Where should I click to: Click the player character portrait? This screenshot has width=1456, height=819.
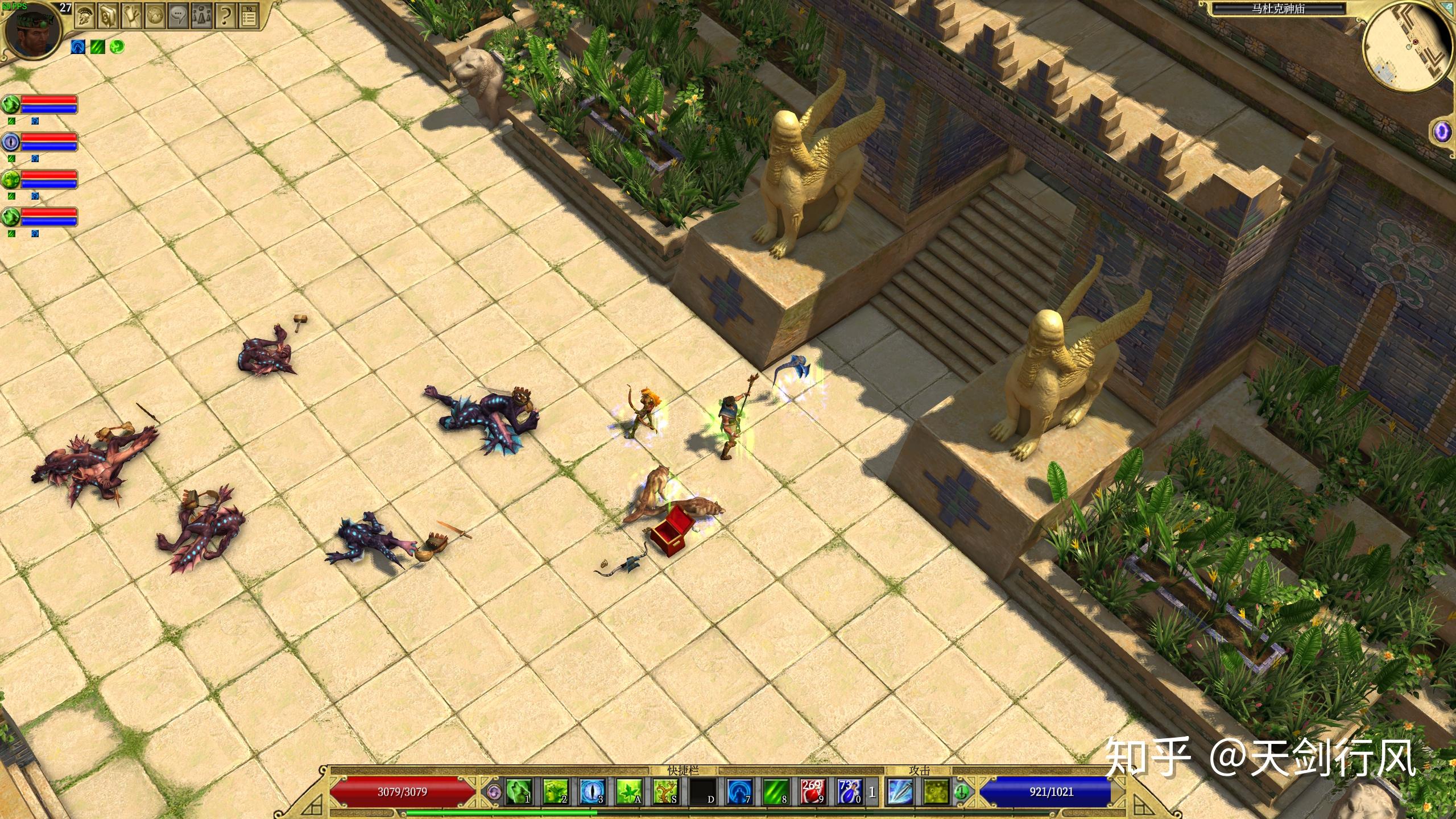[x=31, y=31]
